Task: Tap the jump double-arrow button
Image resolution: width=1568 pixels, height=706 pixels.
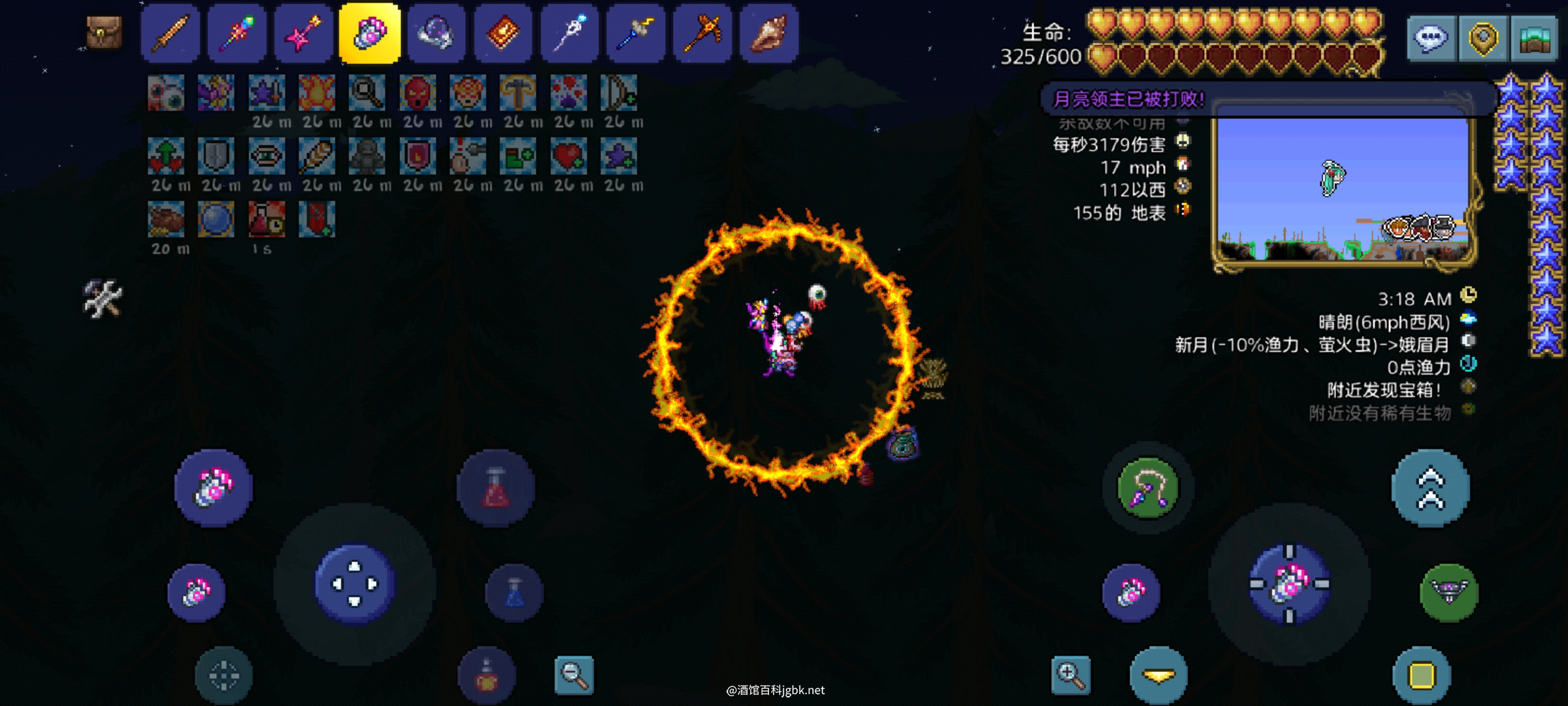Action: click(1430, 488)
